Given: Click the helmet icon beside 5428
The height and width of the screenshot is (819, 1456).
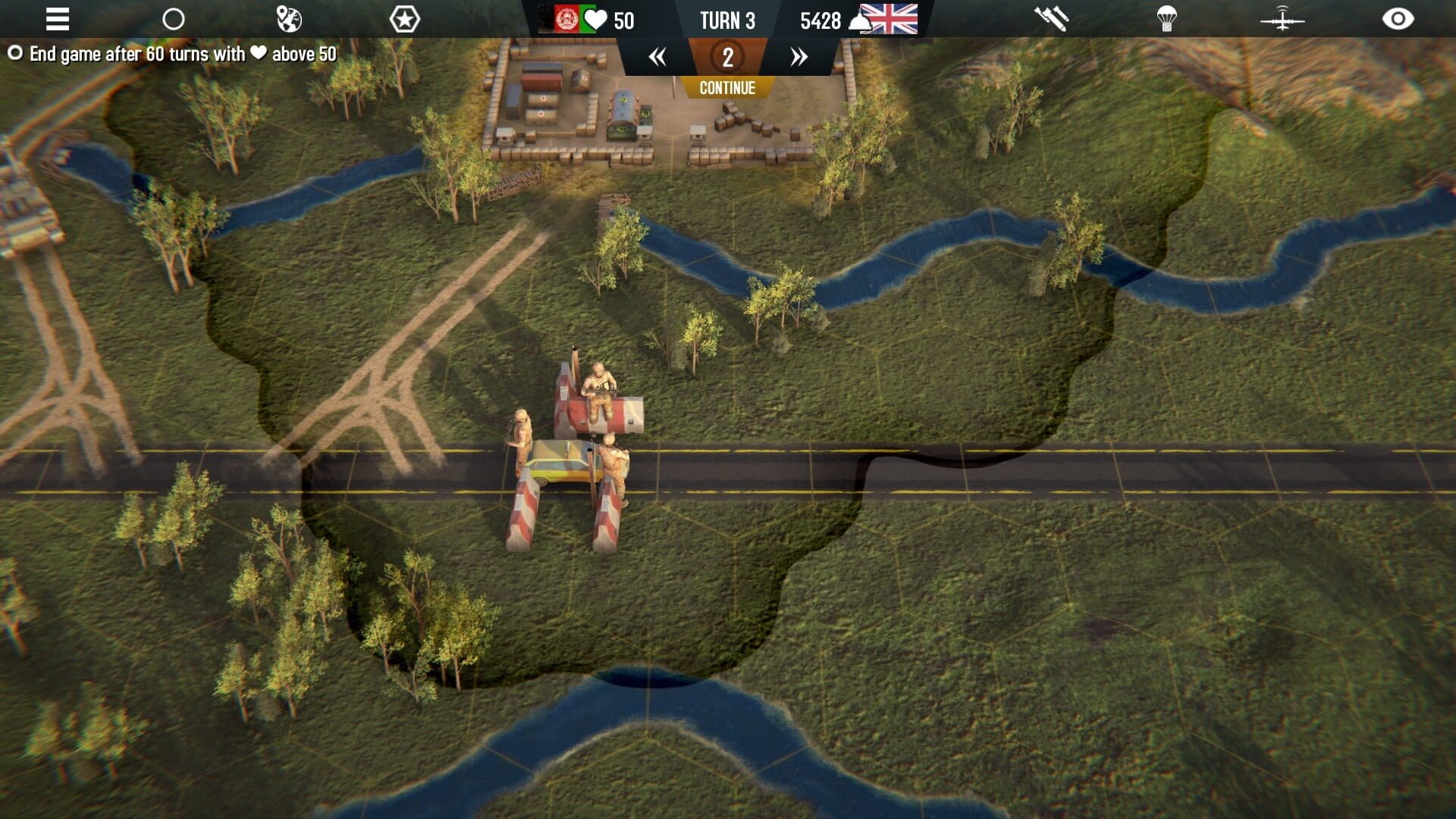Looking at the screenshot, I should click(x=861, y=20).
